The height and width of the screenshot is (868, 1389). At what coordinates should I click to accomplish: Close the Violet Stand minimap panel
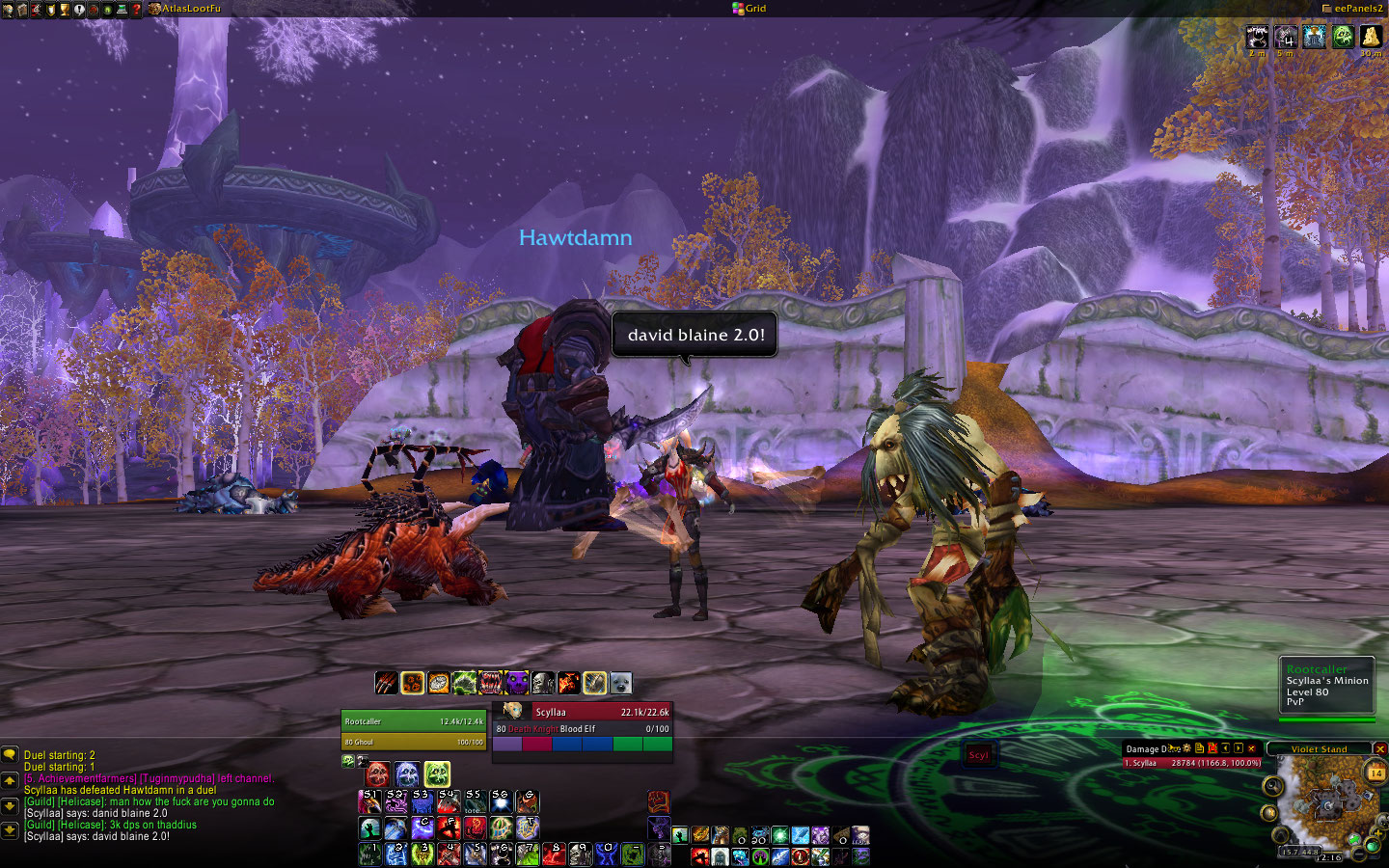(1380, 748)
